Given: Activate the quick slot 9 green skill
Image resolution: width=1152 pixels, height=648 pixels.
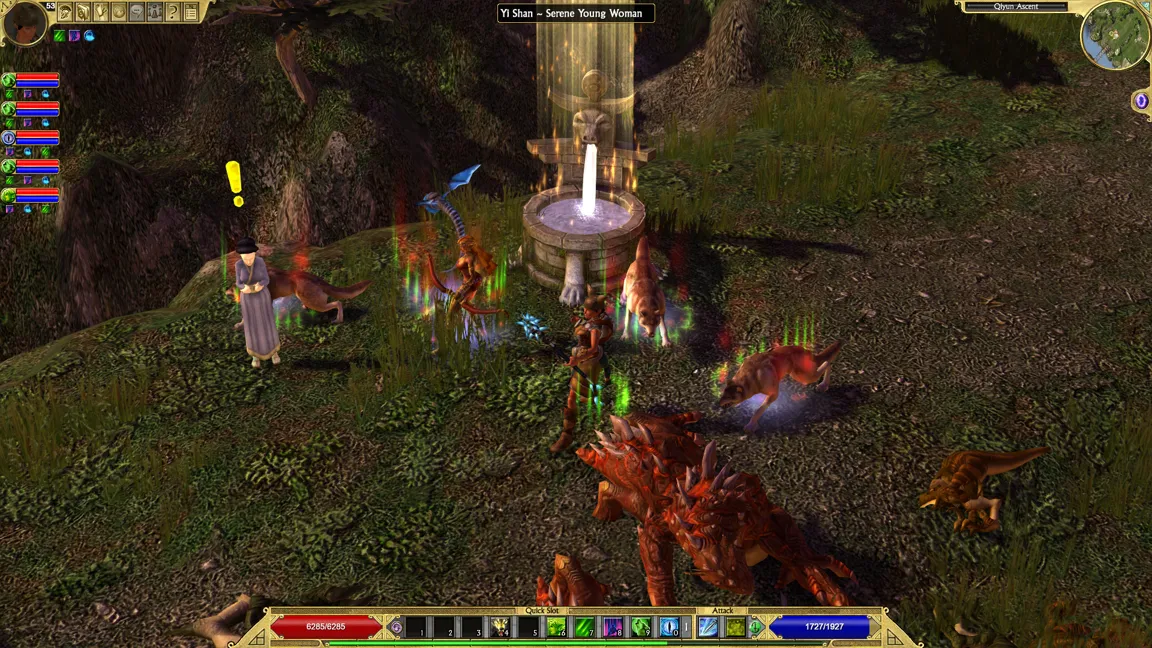Looking at the screenshot, I should [641, 628].
